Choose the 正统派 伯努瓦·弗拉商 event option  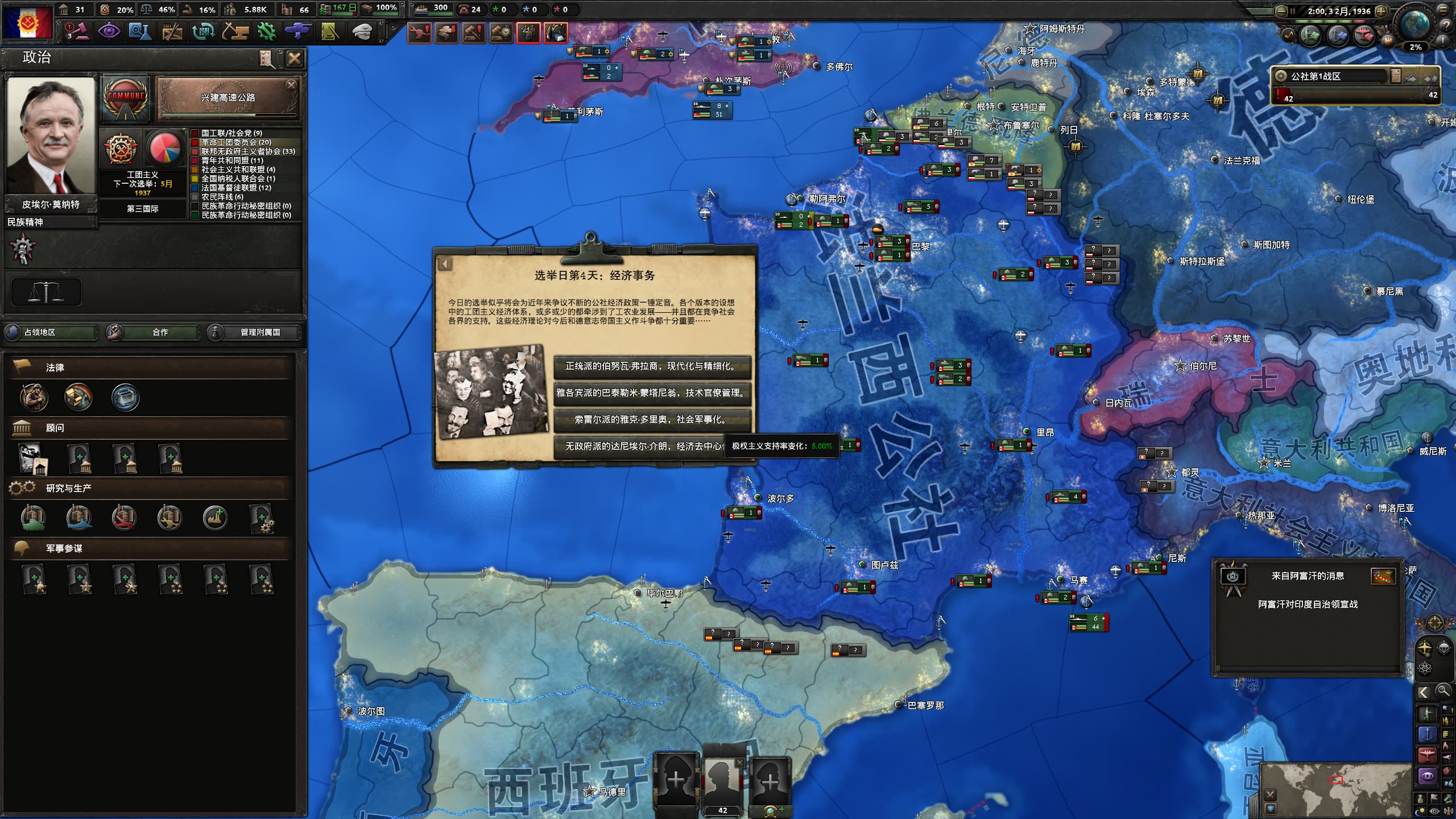tap(652, 366)
